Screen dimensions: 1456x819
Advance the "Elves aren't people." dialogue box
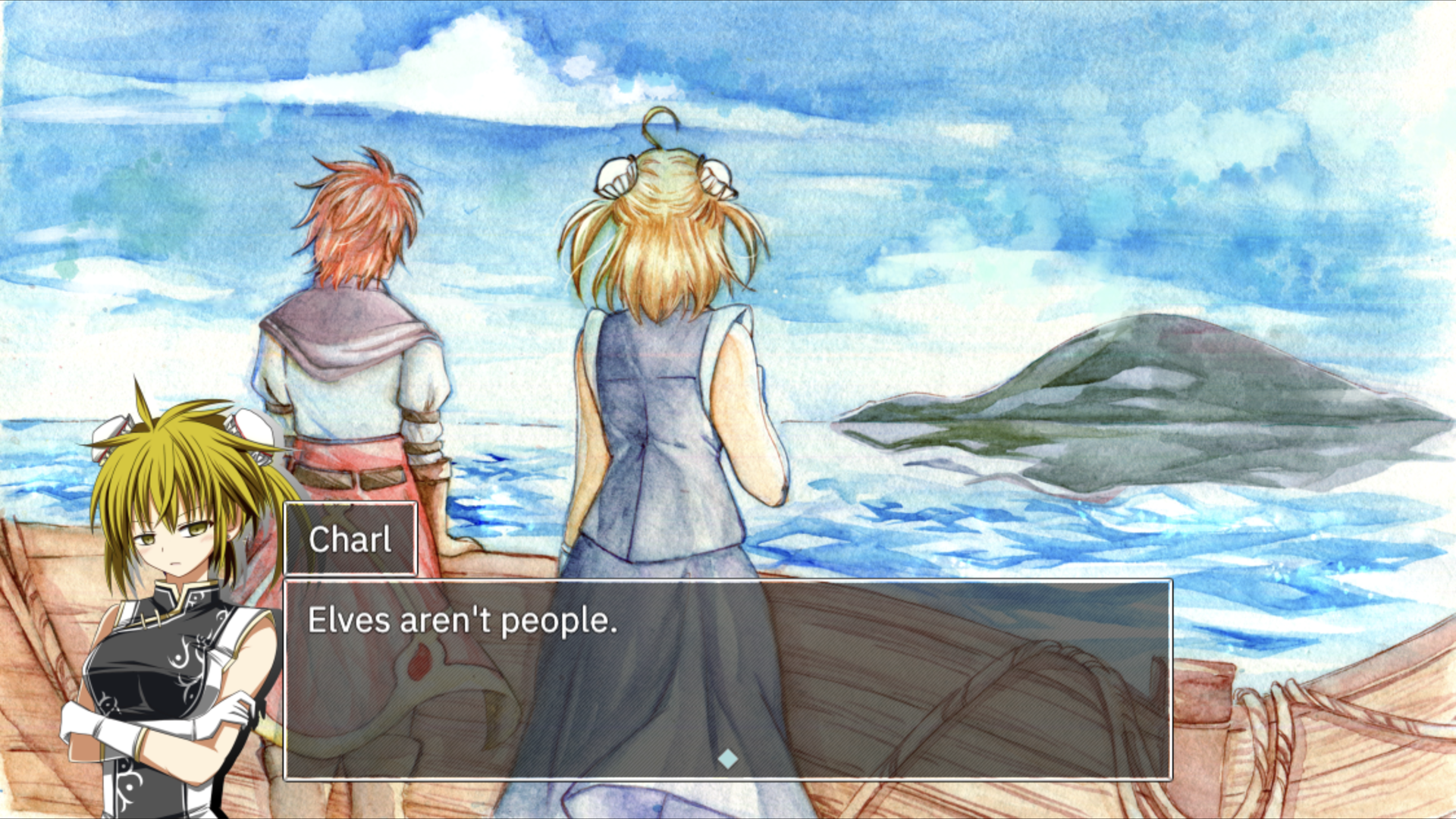tap(727, 679)
